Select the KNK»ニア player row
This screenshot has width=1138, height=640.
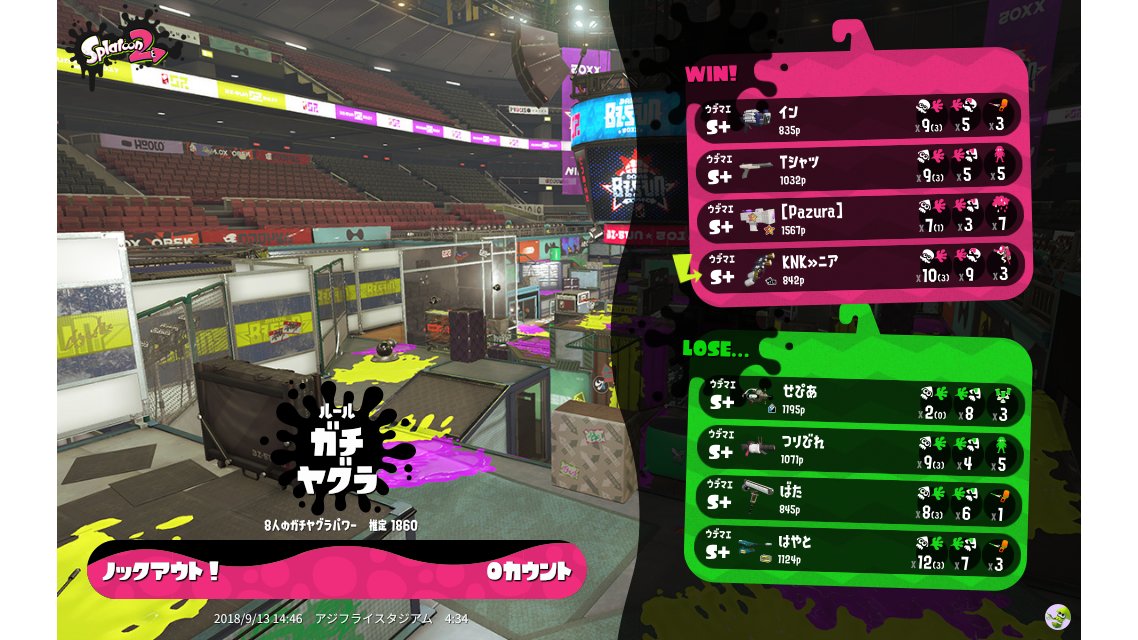[x=857, y=268]
